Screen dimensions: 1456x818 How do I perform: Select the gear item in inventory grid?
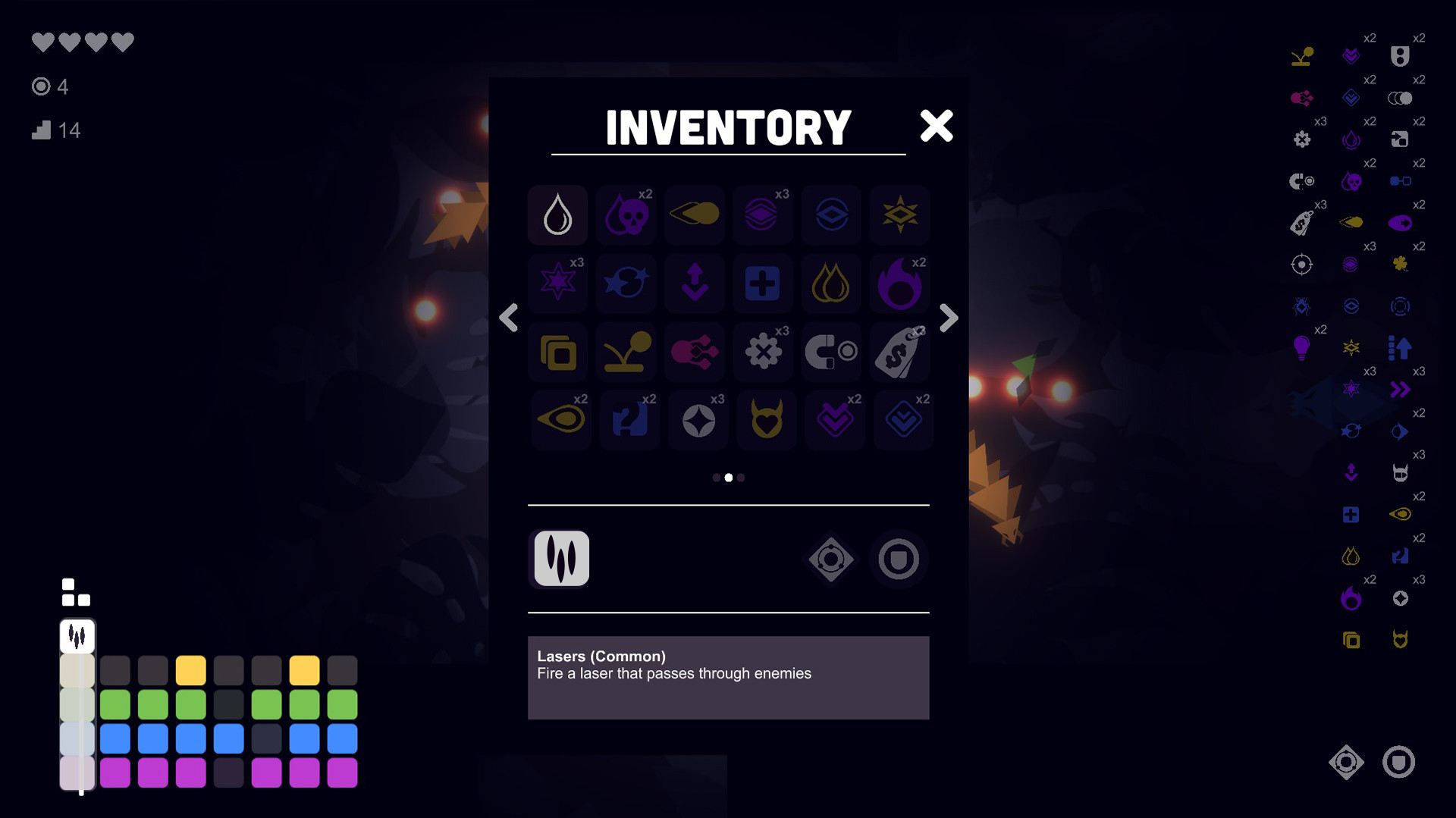(762, 352)
